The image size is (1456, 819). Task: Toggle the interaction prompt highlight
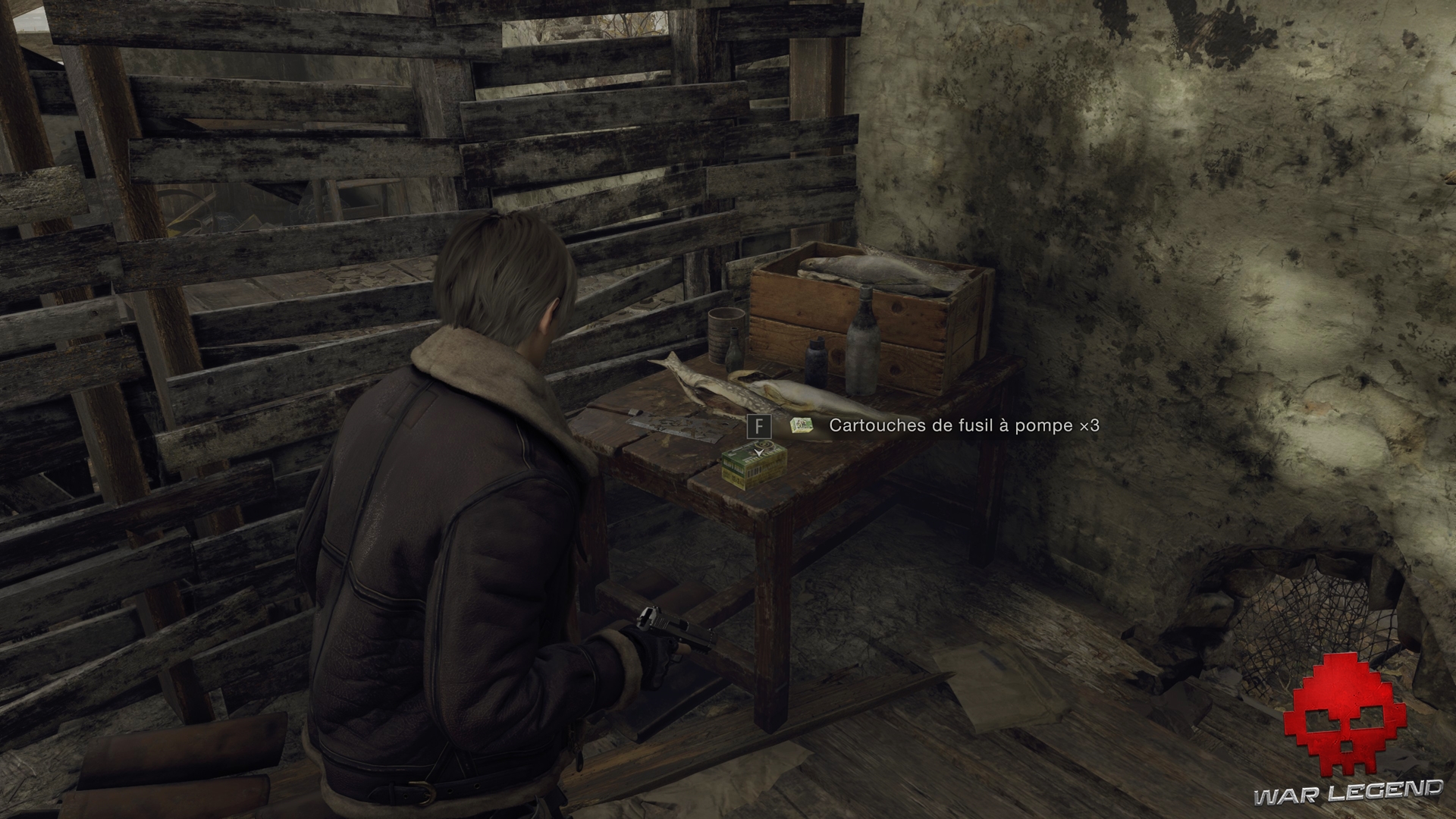760,426
